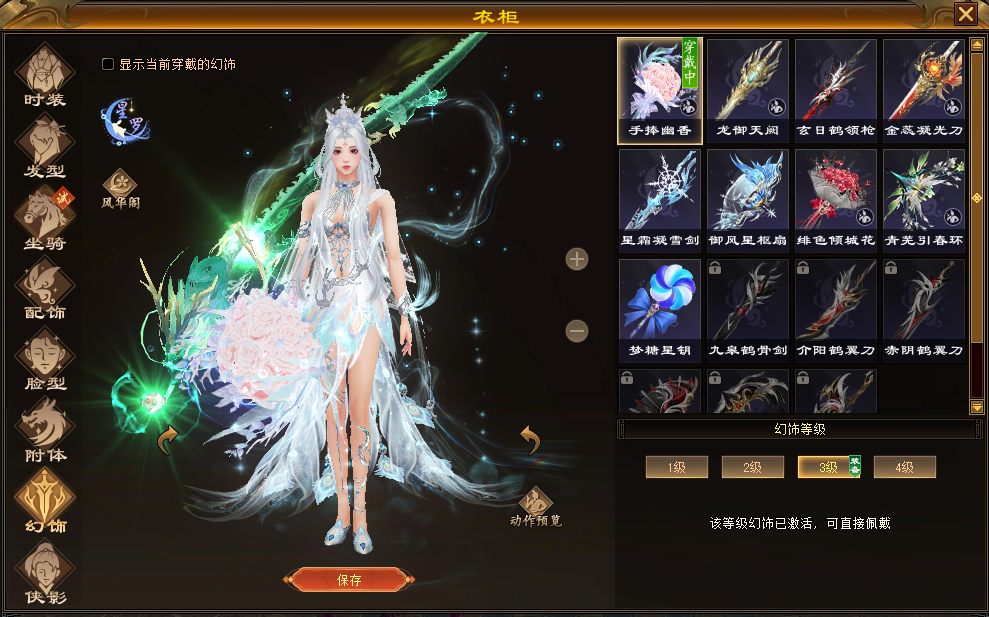989x617 pixels.
Task: Select the 龙御天阙 weapon skin
Action: 748,86
